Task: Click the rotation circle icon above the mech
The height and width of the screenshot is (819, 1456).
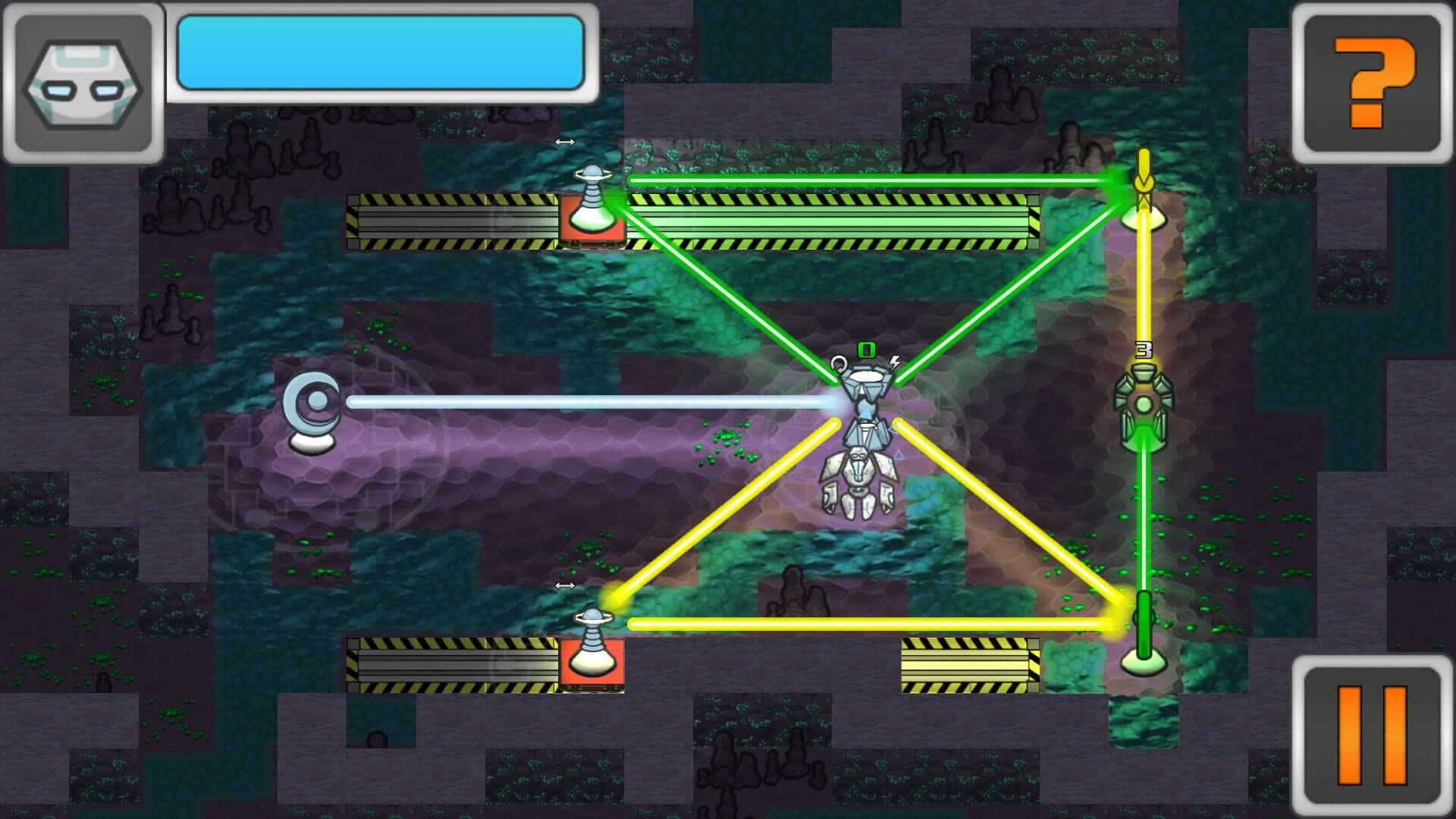Action: (x=837, y=362)
